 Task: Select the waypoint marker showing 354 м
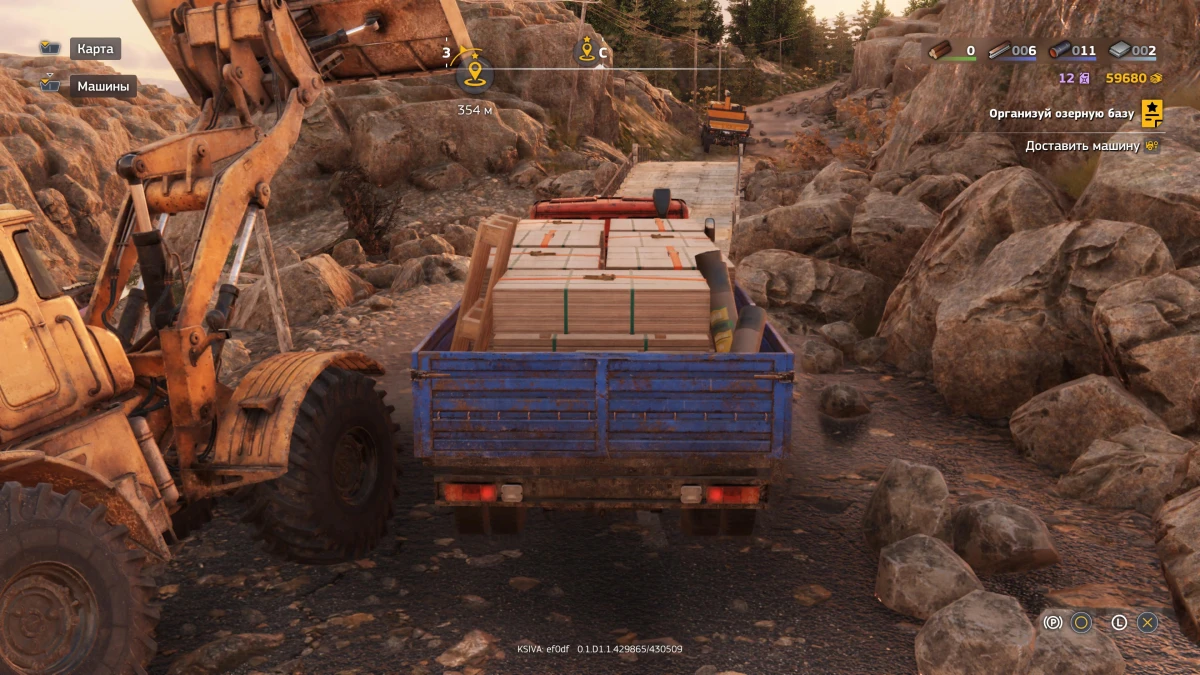pyautogui.click(x=473, y=73)
